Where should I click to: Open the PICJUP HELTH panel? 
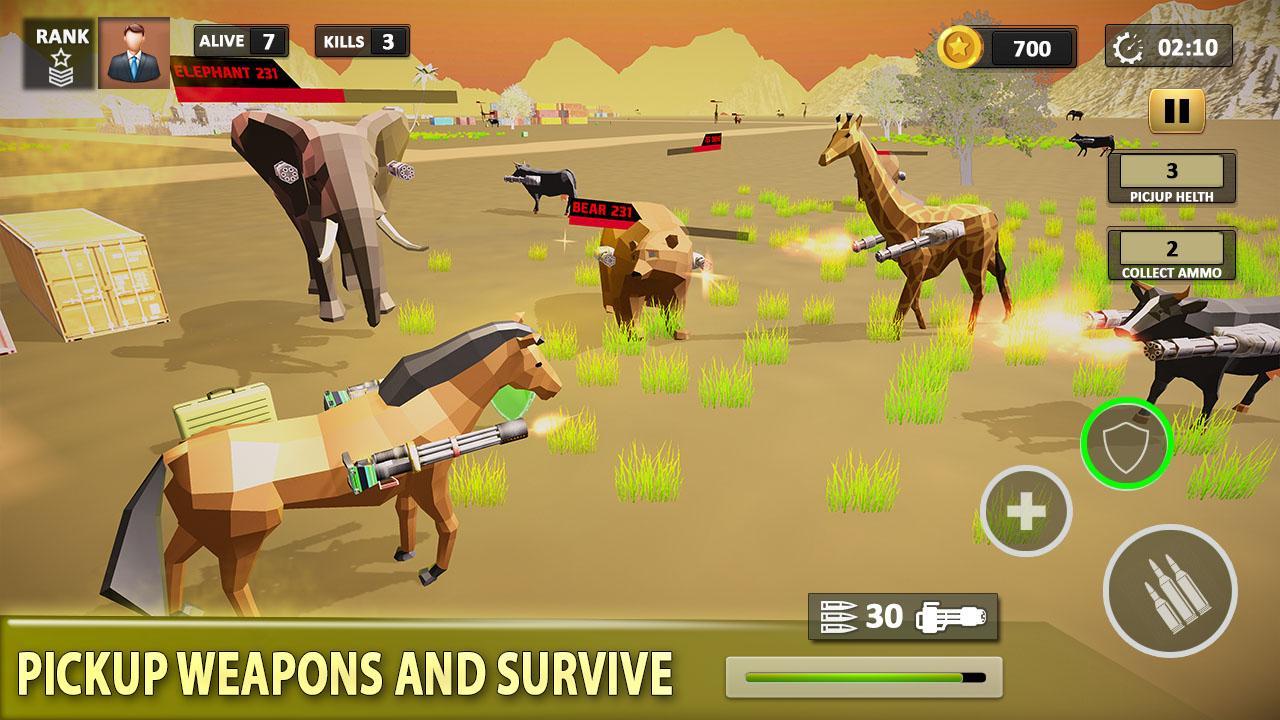(x=1172, y=176)
